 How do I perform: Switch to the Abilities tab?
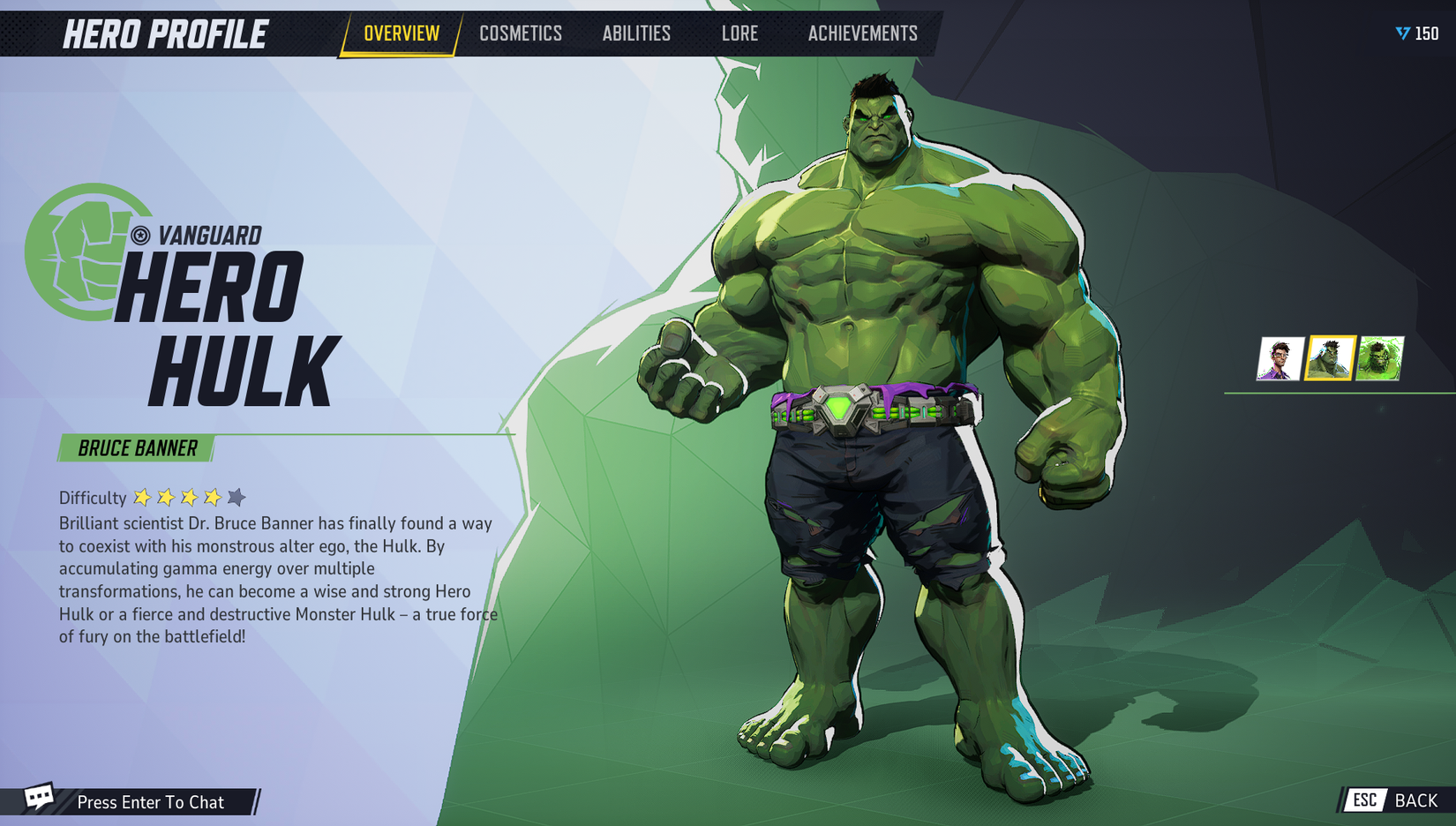click(637, 34)
